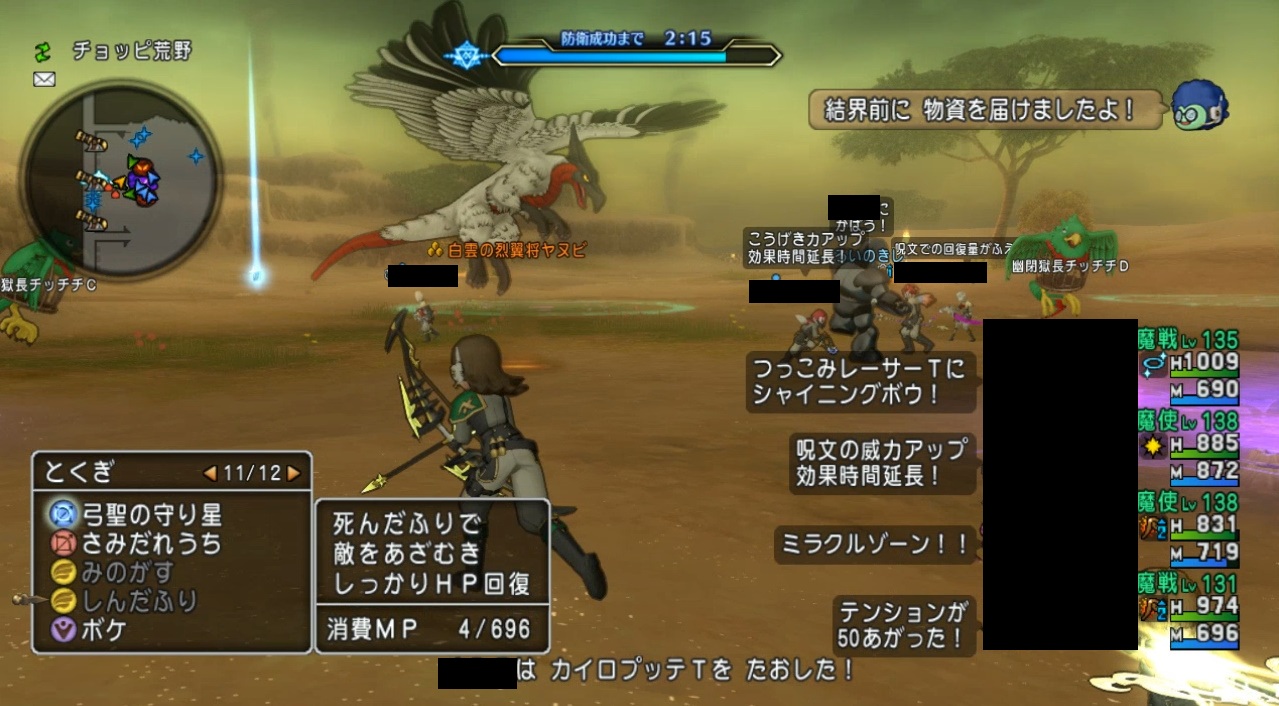Select the 魔使 member with 831 HP

[x=1189, y=527]
